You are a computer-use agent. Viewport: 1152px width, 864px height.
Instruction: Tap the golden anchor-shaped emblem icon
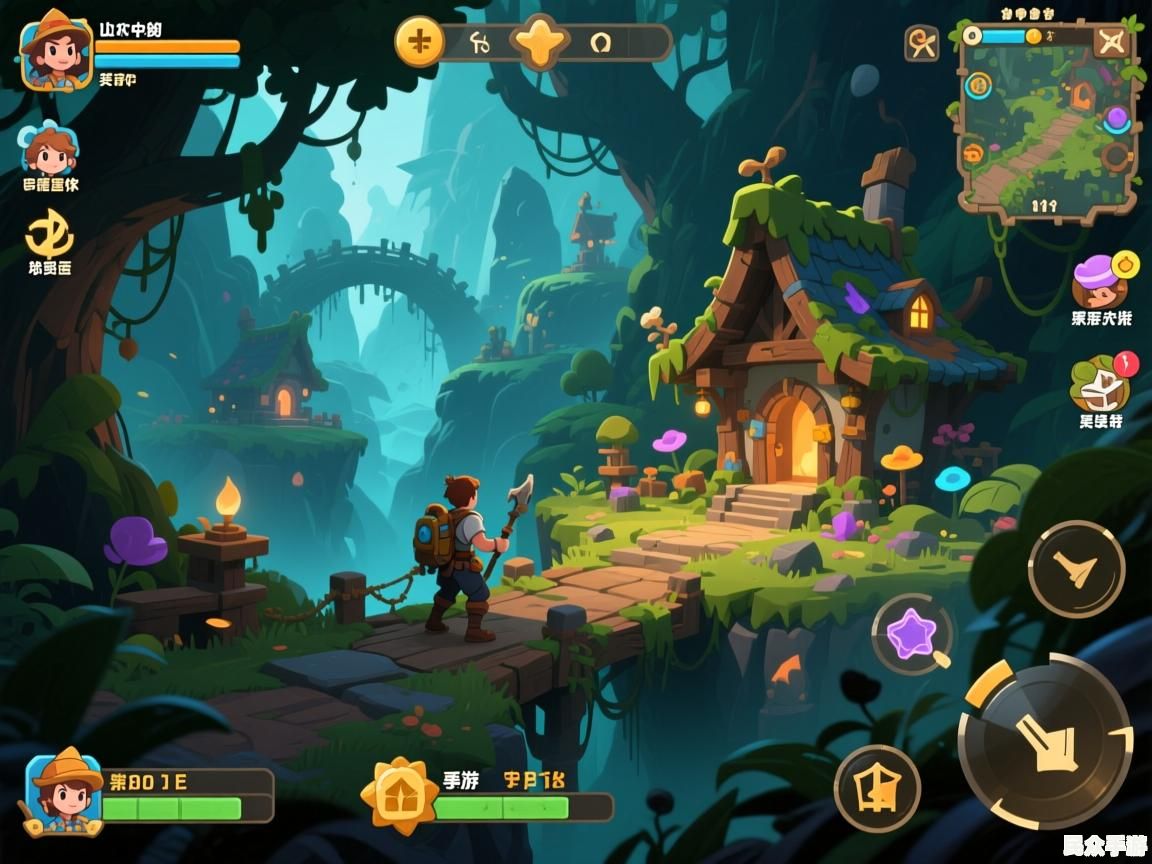[49, 234]
